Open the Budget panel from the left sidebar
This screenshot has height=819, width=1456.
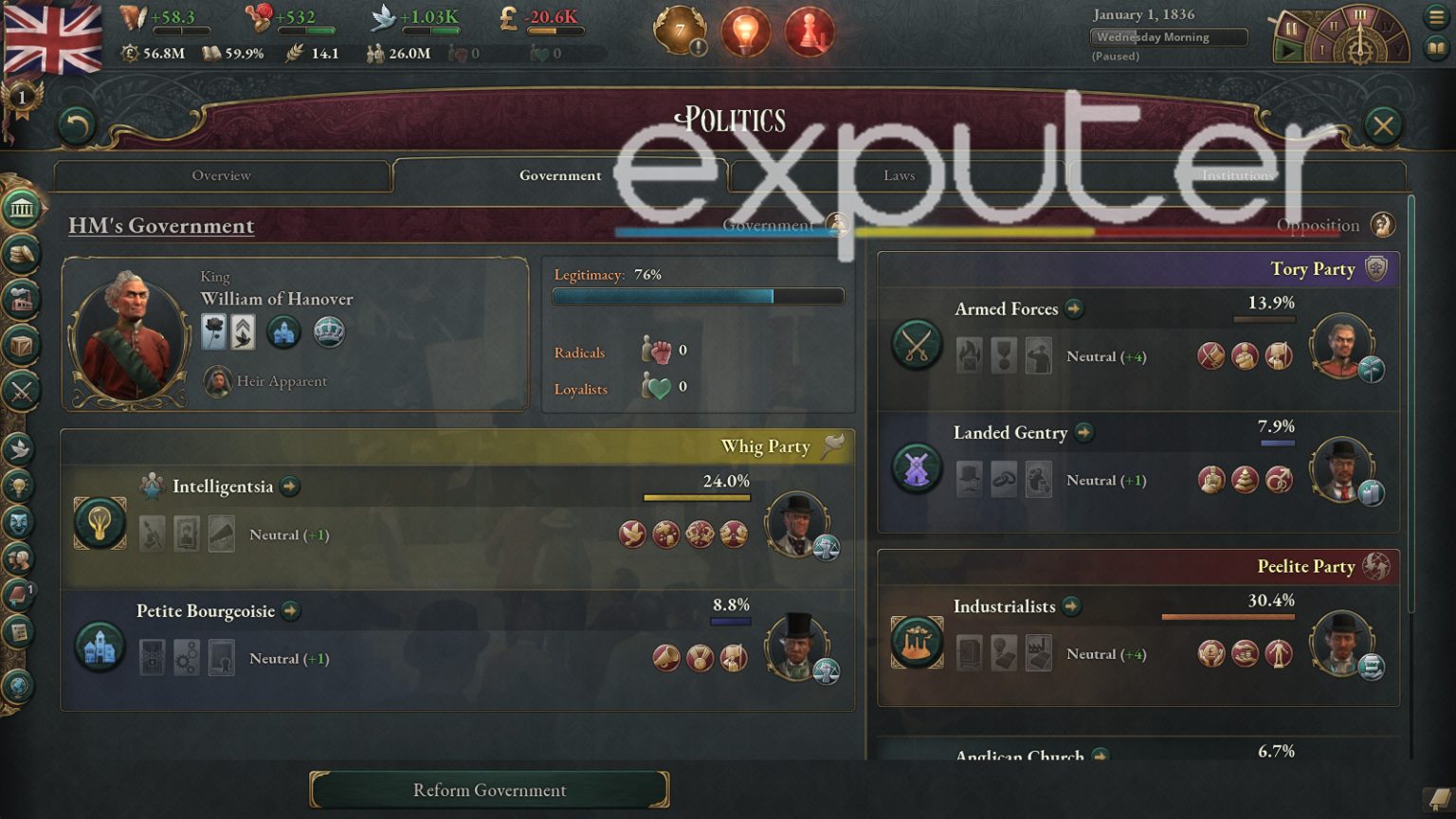(x=23, y=253)
